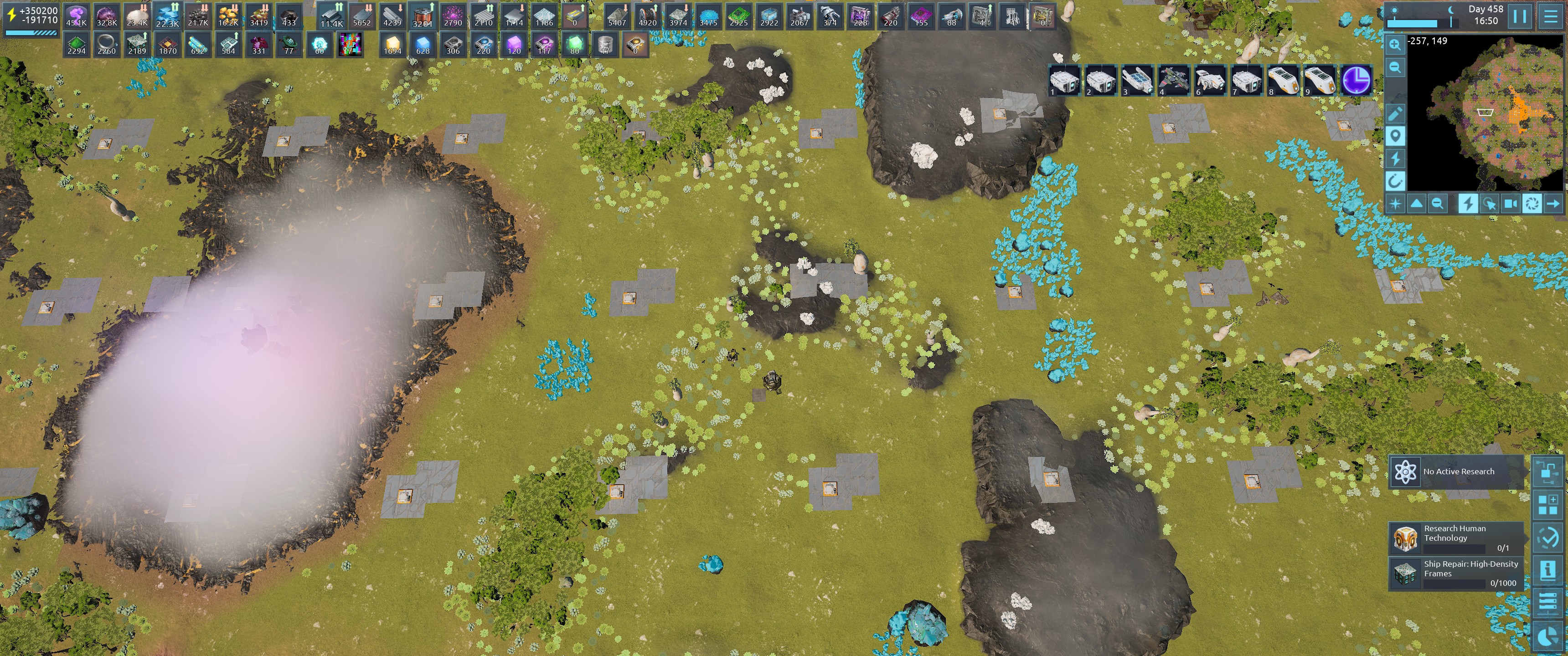Select the solar-panel ship in slot 3
This screenshot has height=656, width=1568.
(1137, 80)
